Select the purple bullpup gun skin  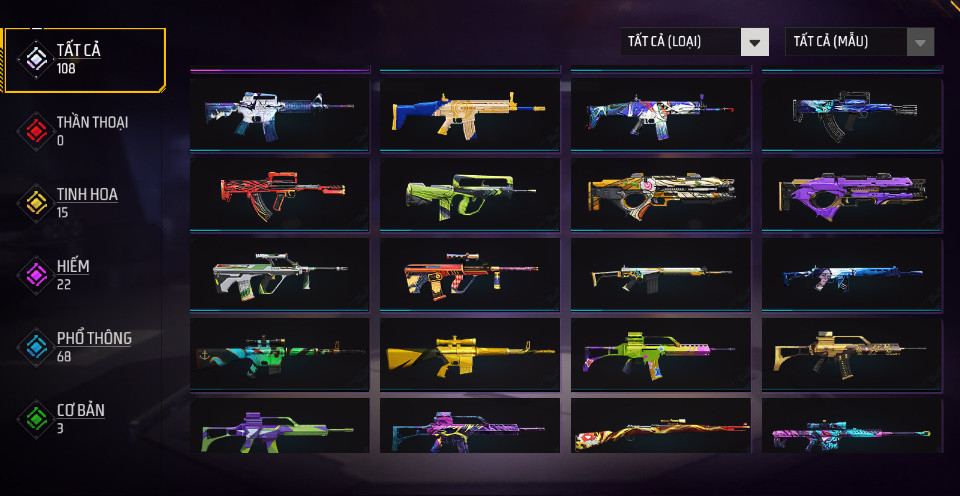click(x=851, y=190)
